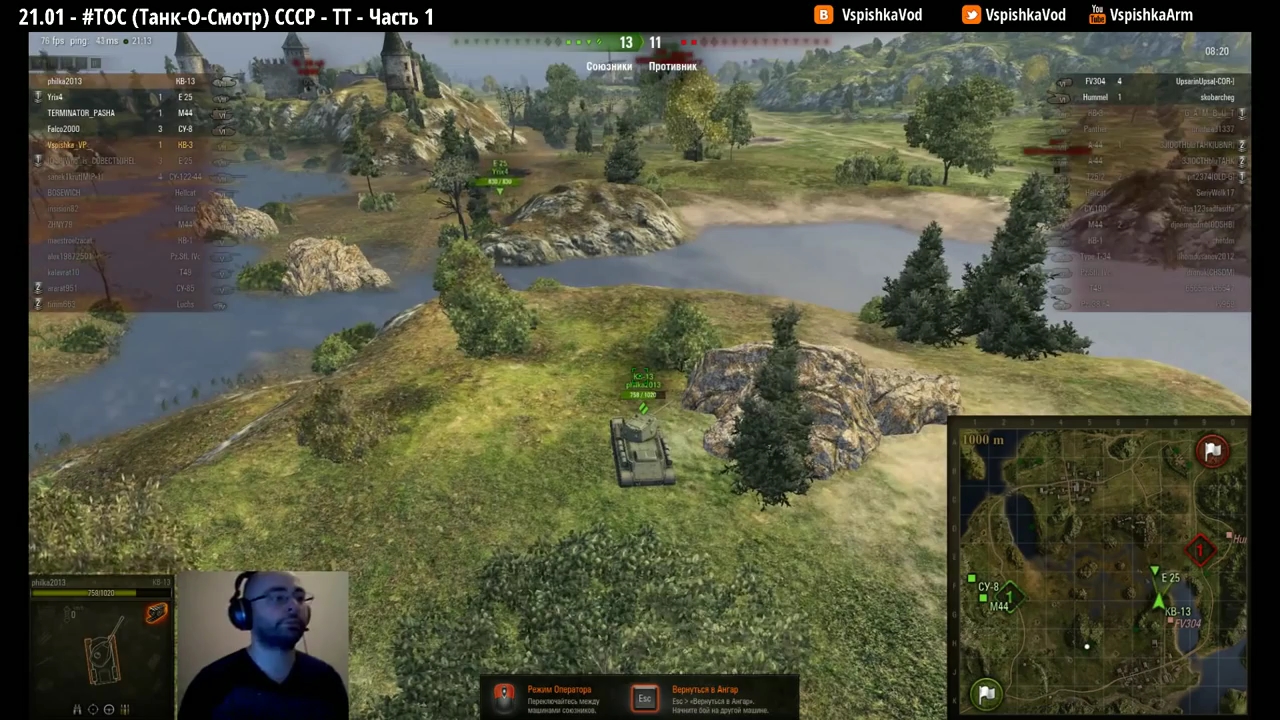Select Falco2000's СУ-8 row
The width and height of the screenshot is (1280, 720).
point(120,129)
